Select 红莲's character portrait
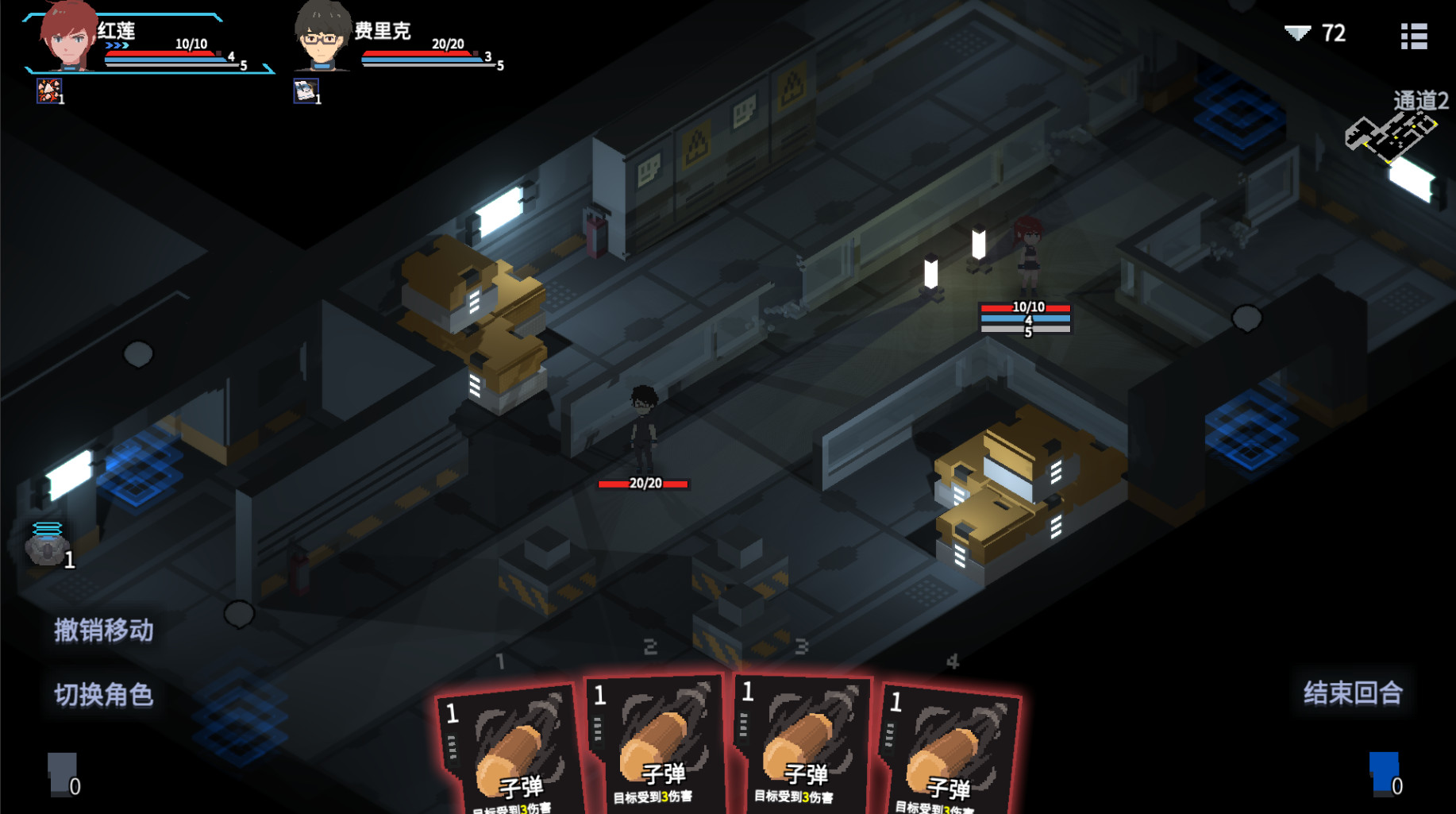The image size is (1456, 814). coord(69,36)
